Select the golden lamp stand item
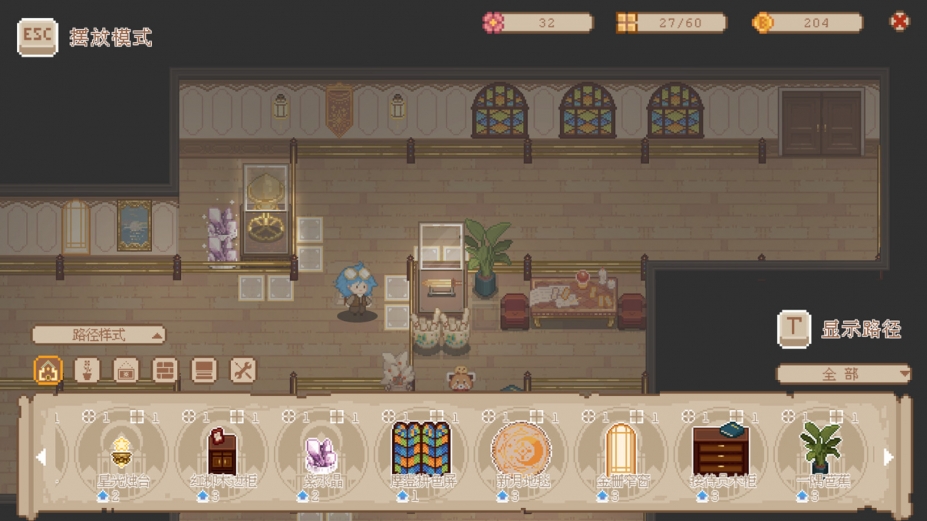The image size is (927, 521). tap(122, 452)
